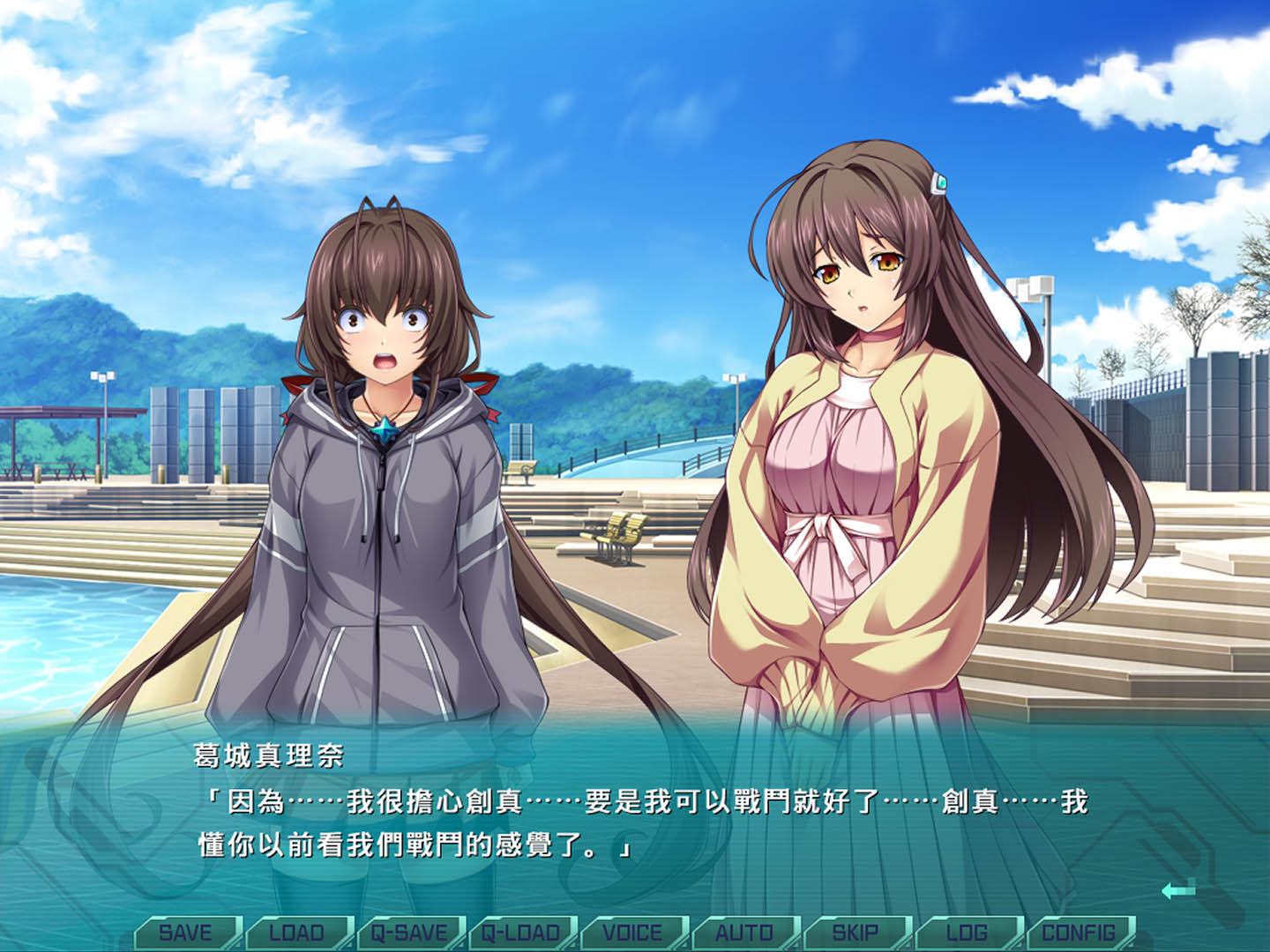This screenshot has height=952, width=1270.
Task: Save your progress with the SAVE button
Action: click(188, 933)
